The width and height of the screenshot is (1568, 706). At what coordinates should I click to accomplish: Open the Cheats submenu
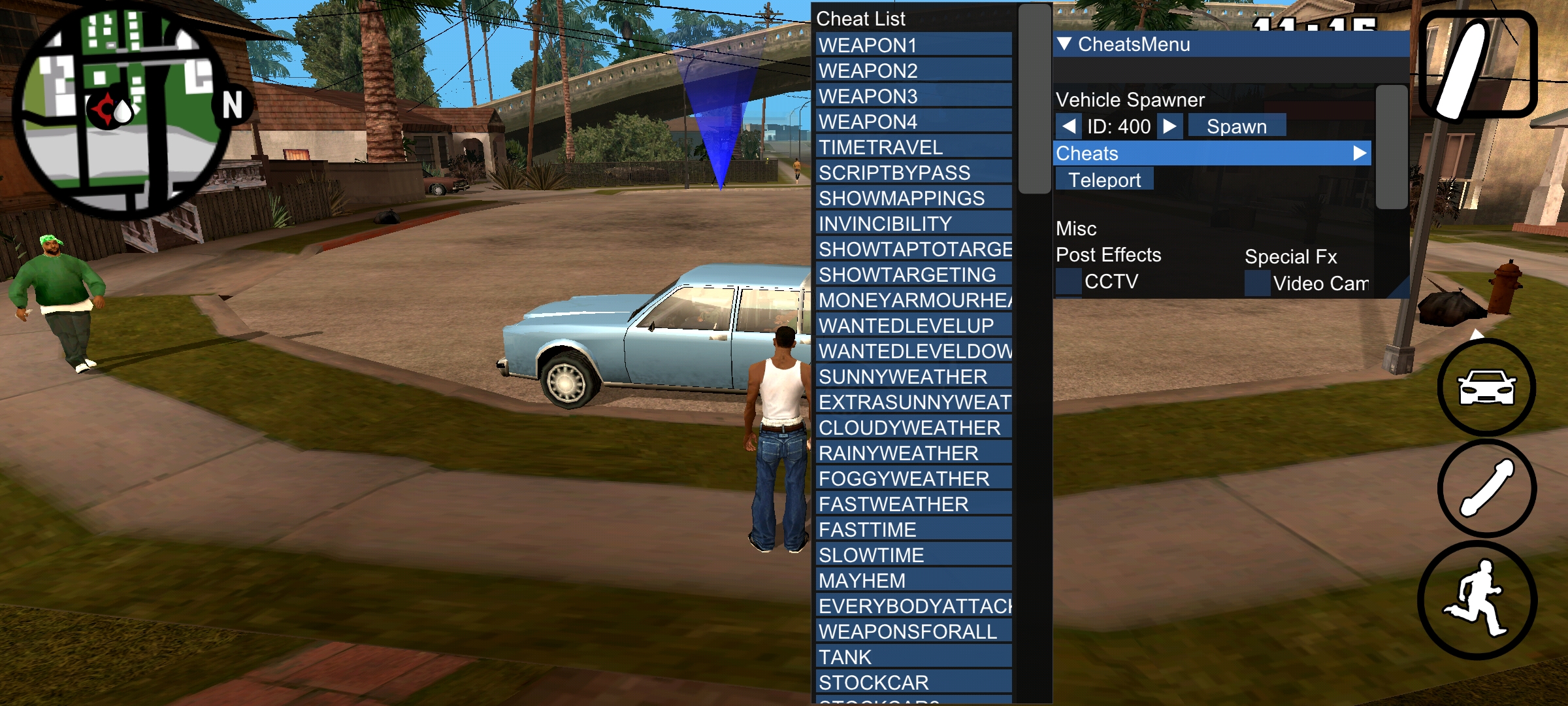[1212, 154]
